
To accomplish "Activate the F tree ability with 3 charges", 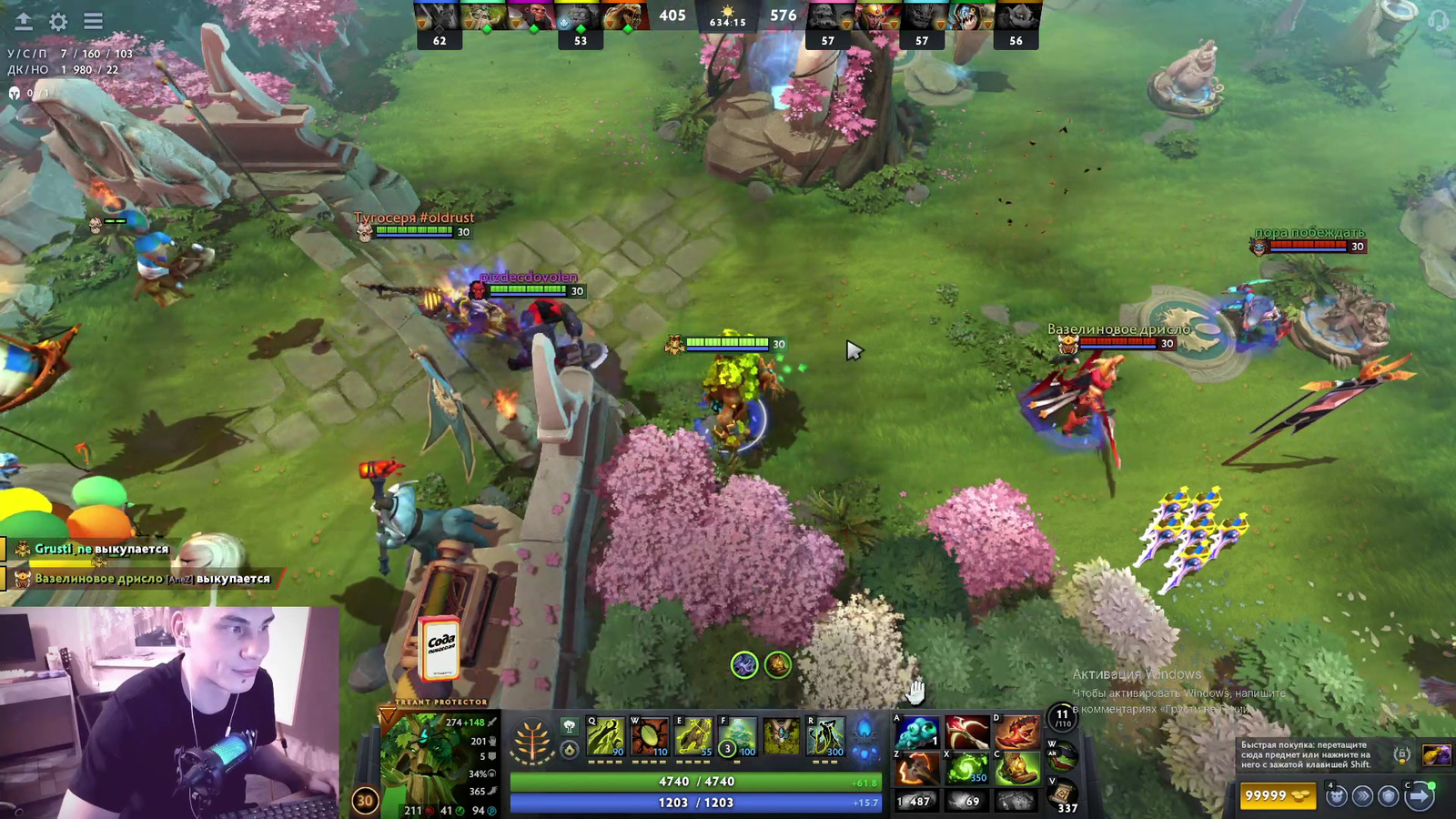I will [738, 737].
